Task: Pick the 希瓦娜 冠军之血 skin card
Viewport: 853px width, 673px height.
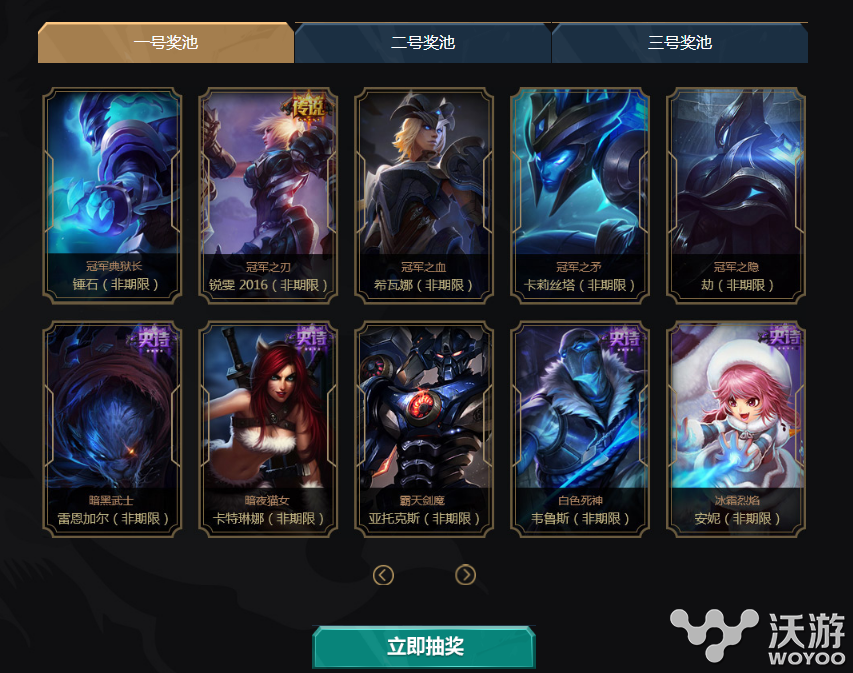Action: point(424,195)
